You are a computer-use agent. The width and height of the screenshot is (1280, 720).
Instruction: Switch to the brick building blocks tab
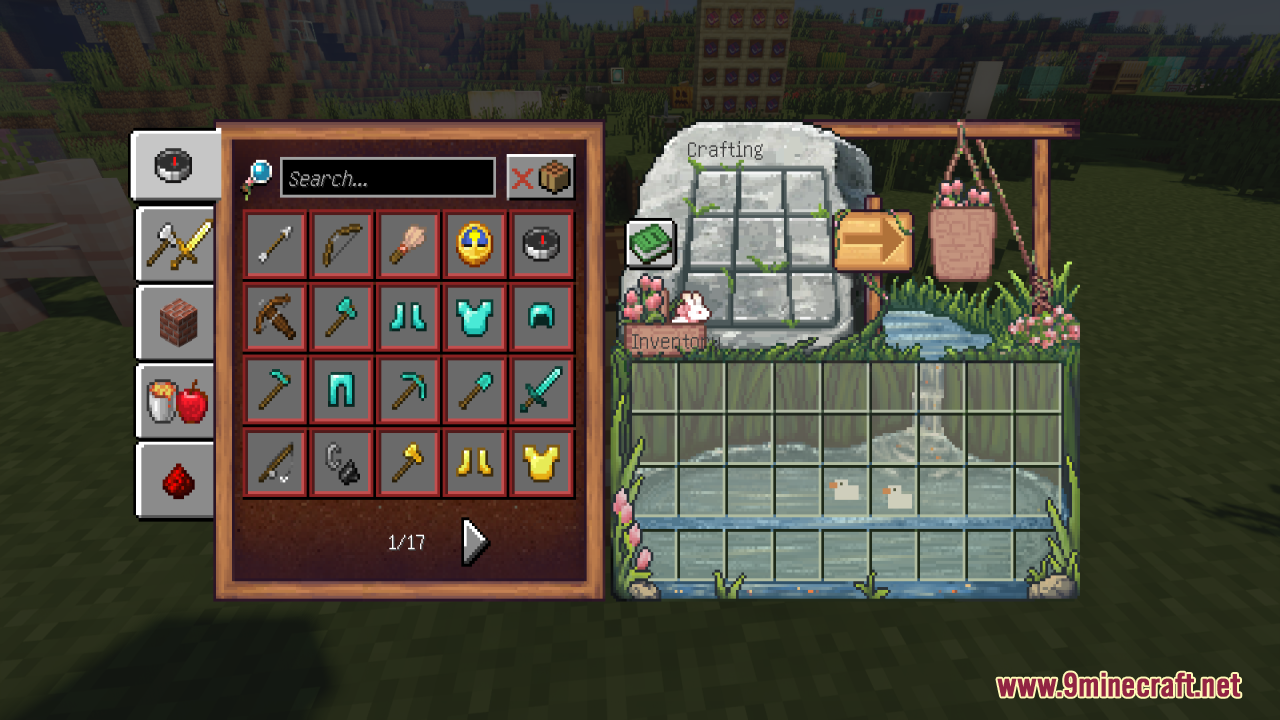click(177, 323)
